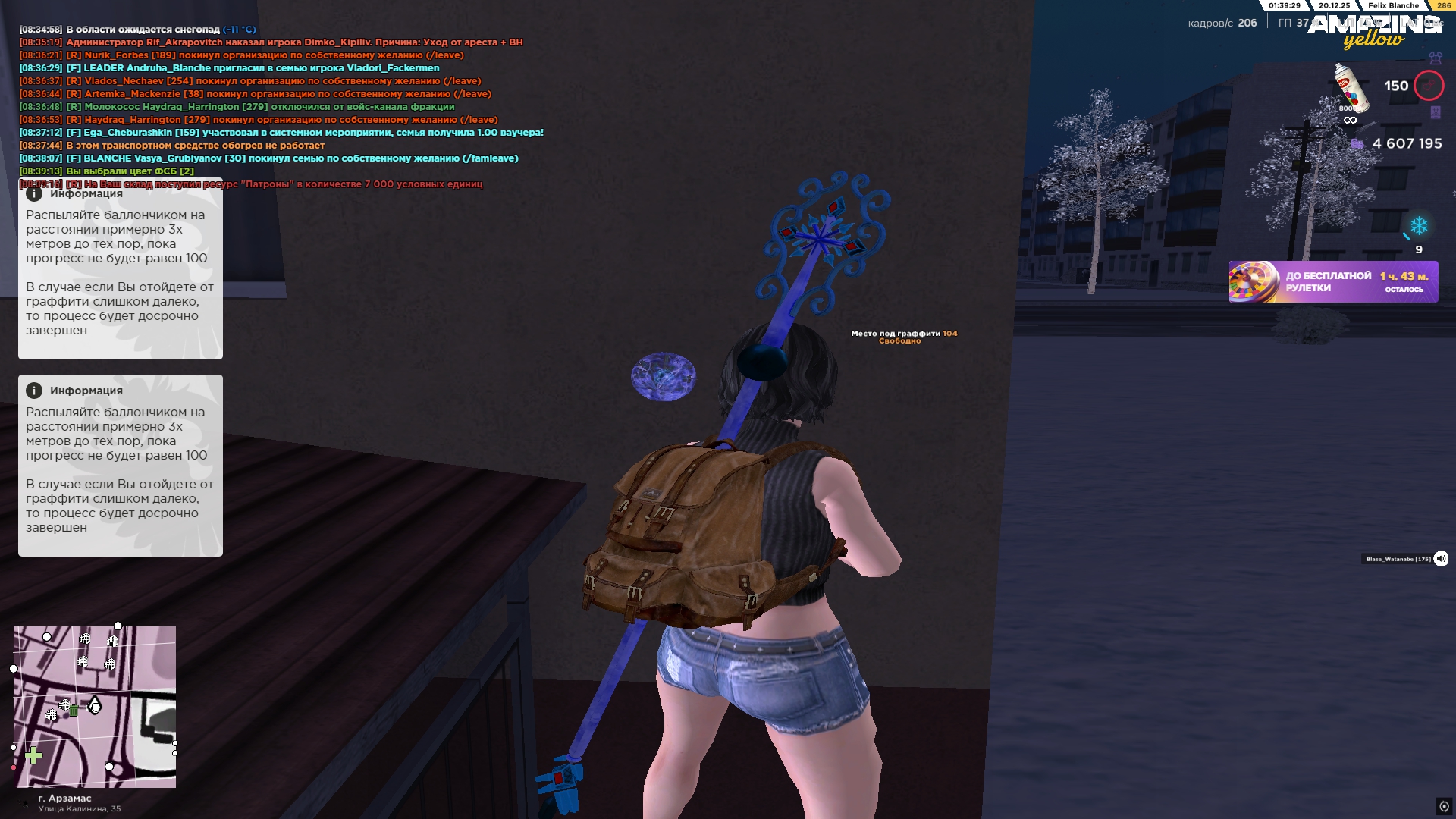
Task: Click the red-circled hearts health icon
Action: [x=1429, y=86]
